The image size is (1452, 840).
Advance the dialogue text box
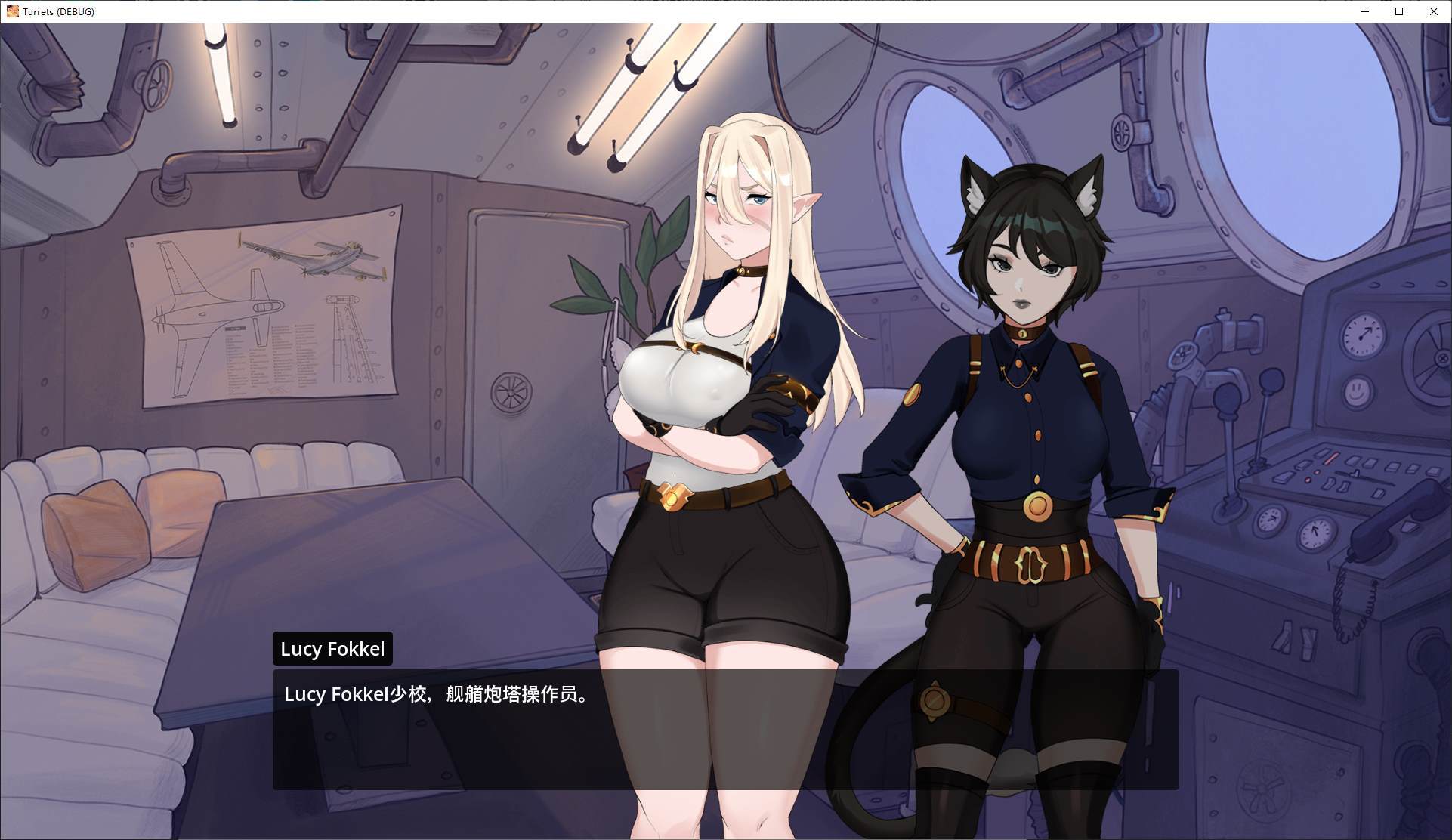pyautogui.click(x=725, y=729)
